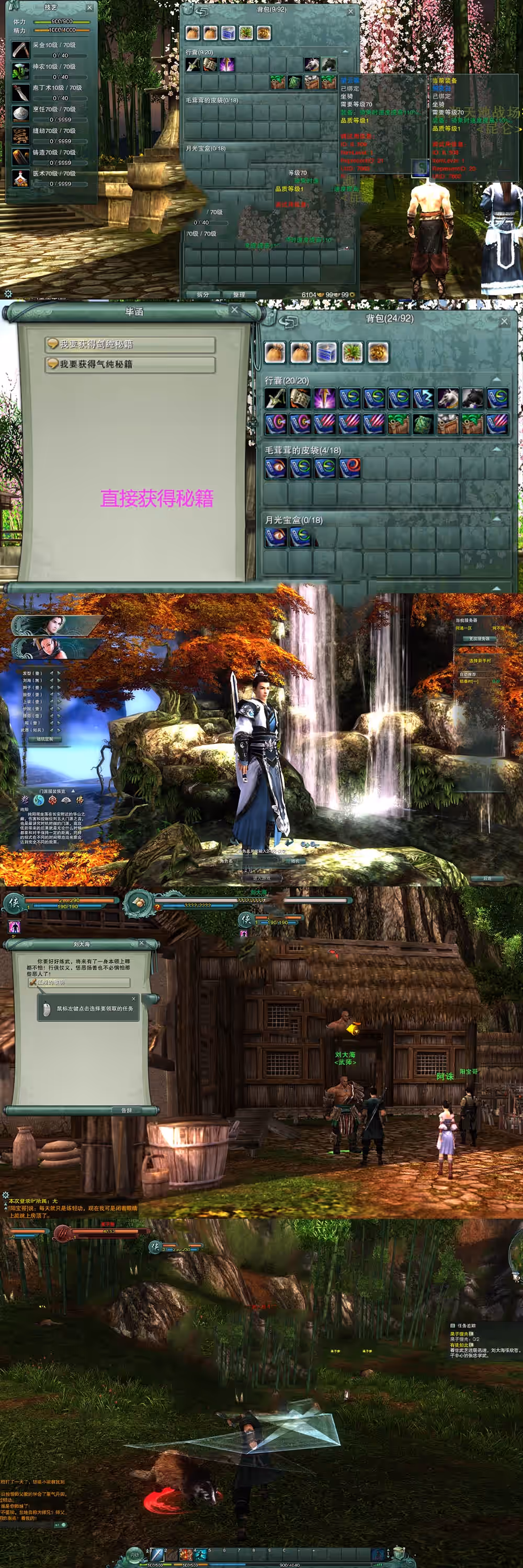Screen dimensions: 523x1568
Task: Choose 我要获得气纯秘籍 option
Action: 130,364
